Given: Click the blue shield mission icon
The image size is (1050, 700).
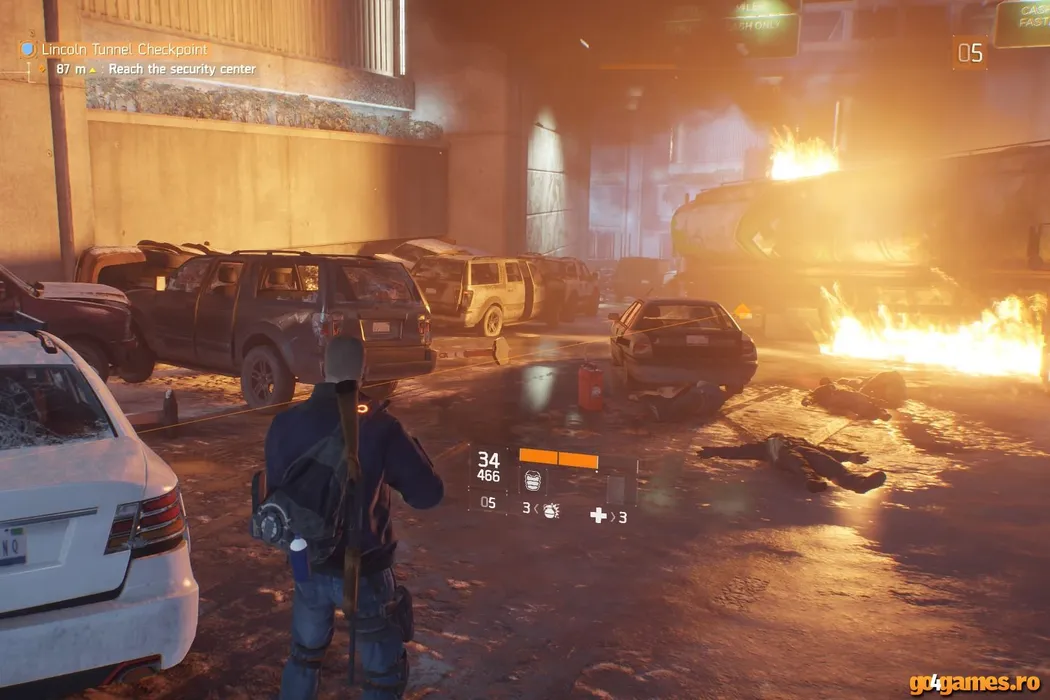Looking at the screenshot, I should coord(28,49).
